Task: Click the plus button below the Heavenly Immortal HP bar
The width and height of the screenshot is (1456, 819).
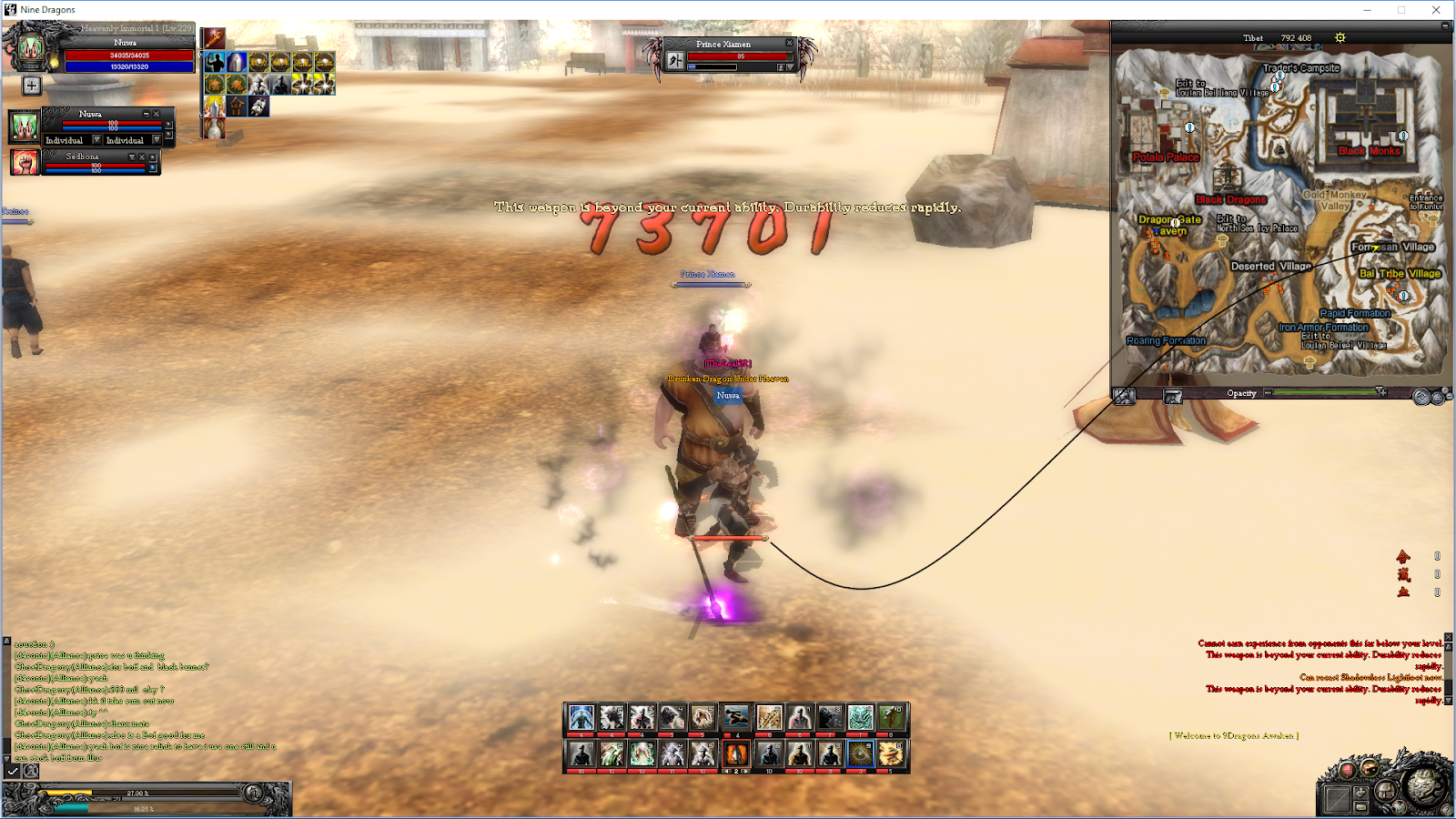Action: (32, 86)
